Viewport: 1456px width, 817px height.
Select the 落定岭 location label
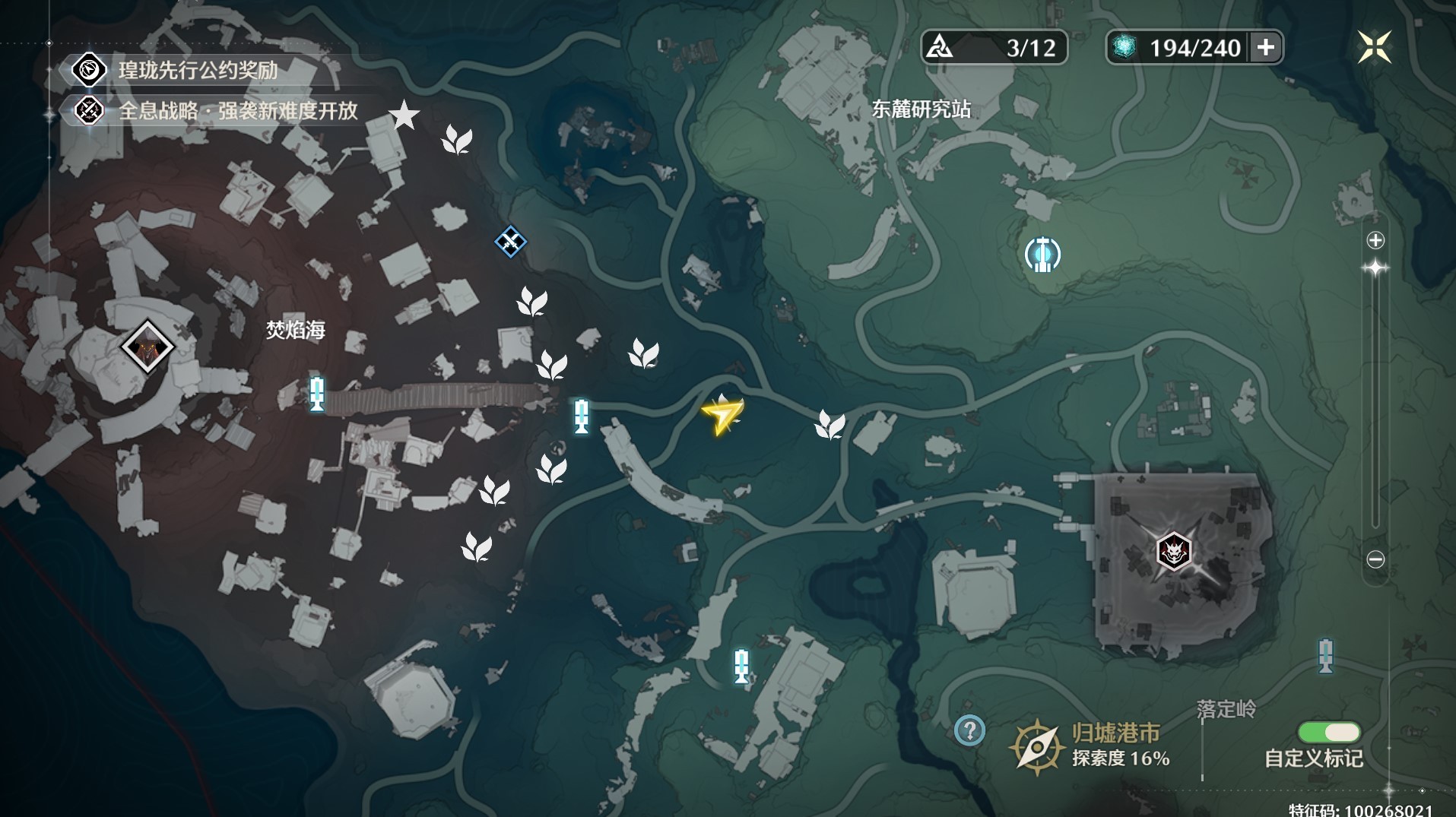tap(1226, 709)
